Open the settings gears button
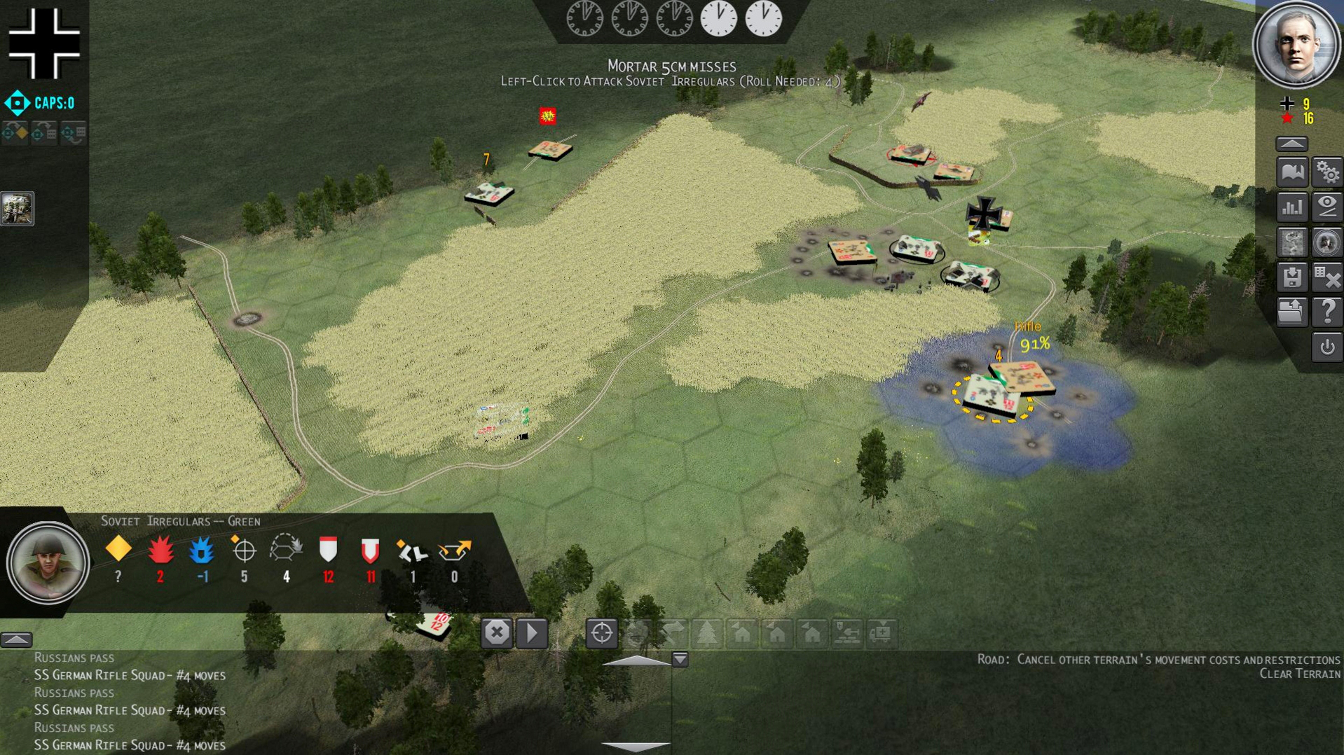Viewport: 1344px width, 755px height. [1327, 173]
